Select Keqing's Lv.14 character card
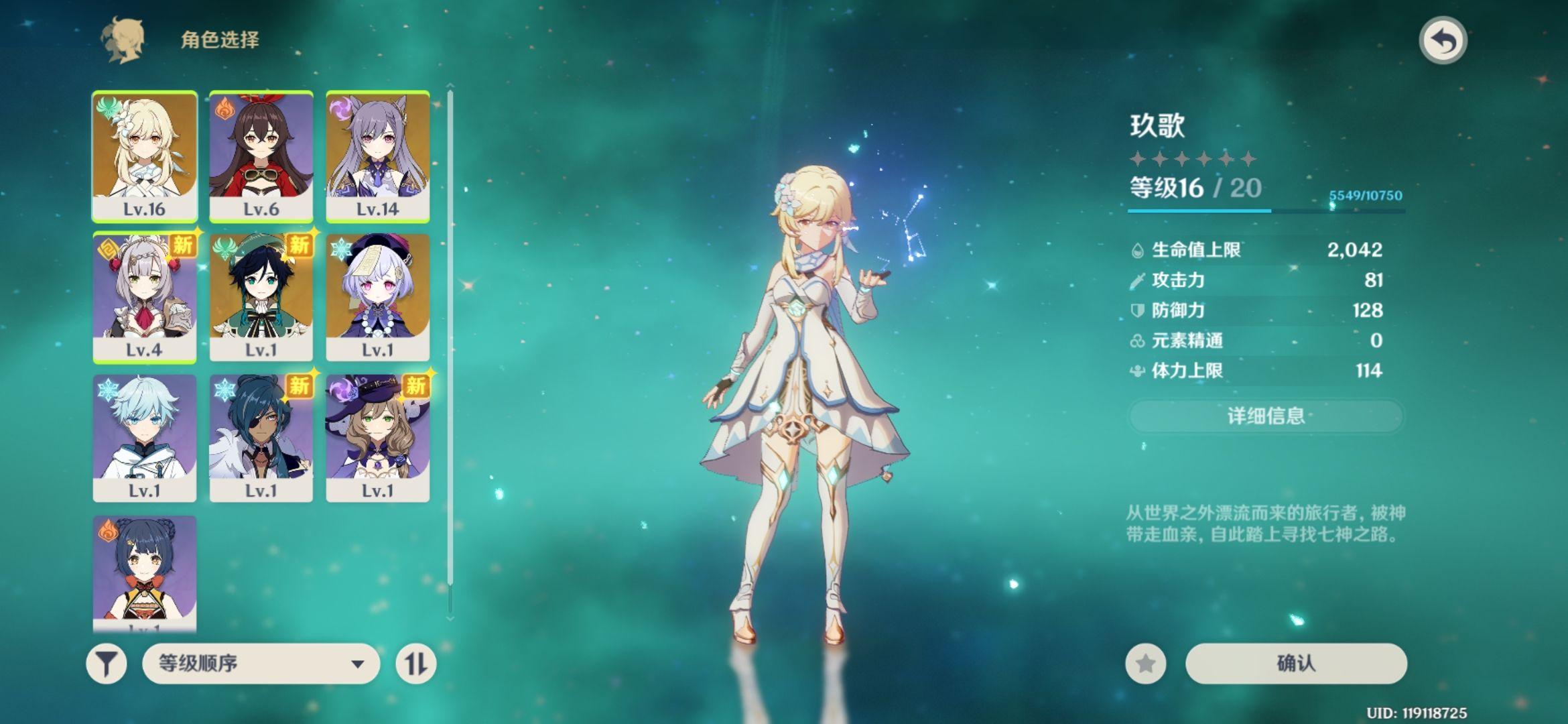 (x=378, y=156)
